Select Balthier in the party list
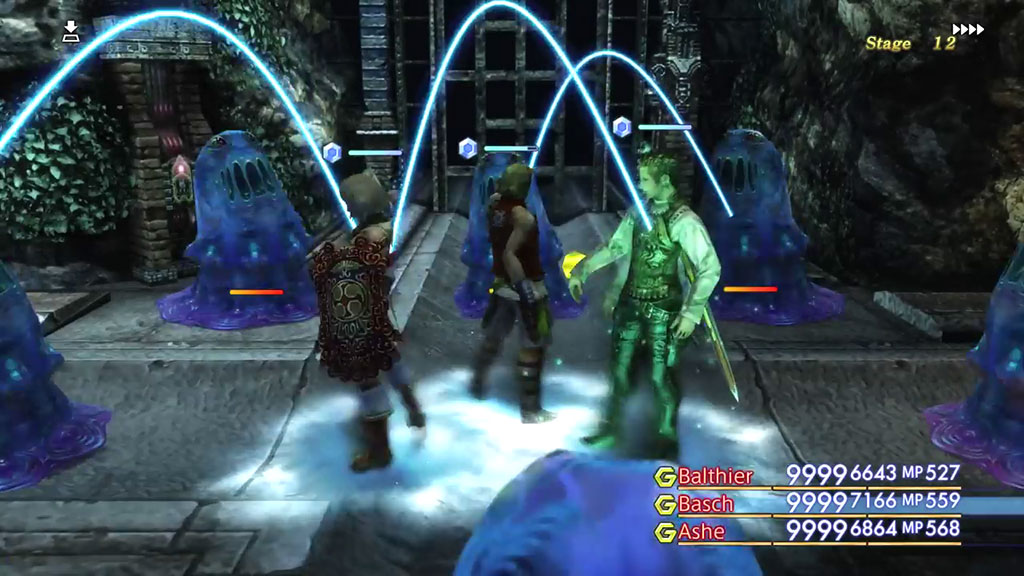 pyautogui.click(x=715, y=475)
